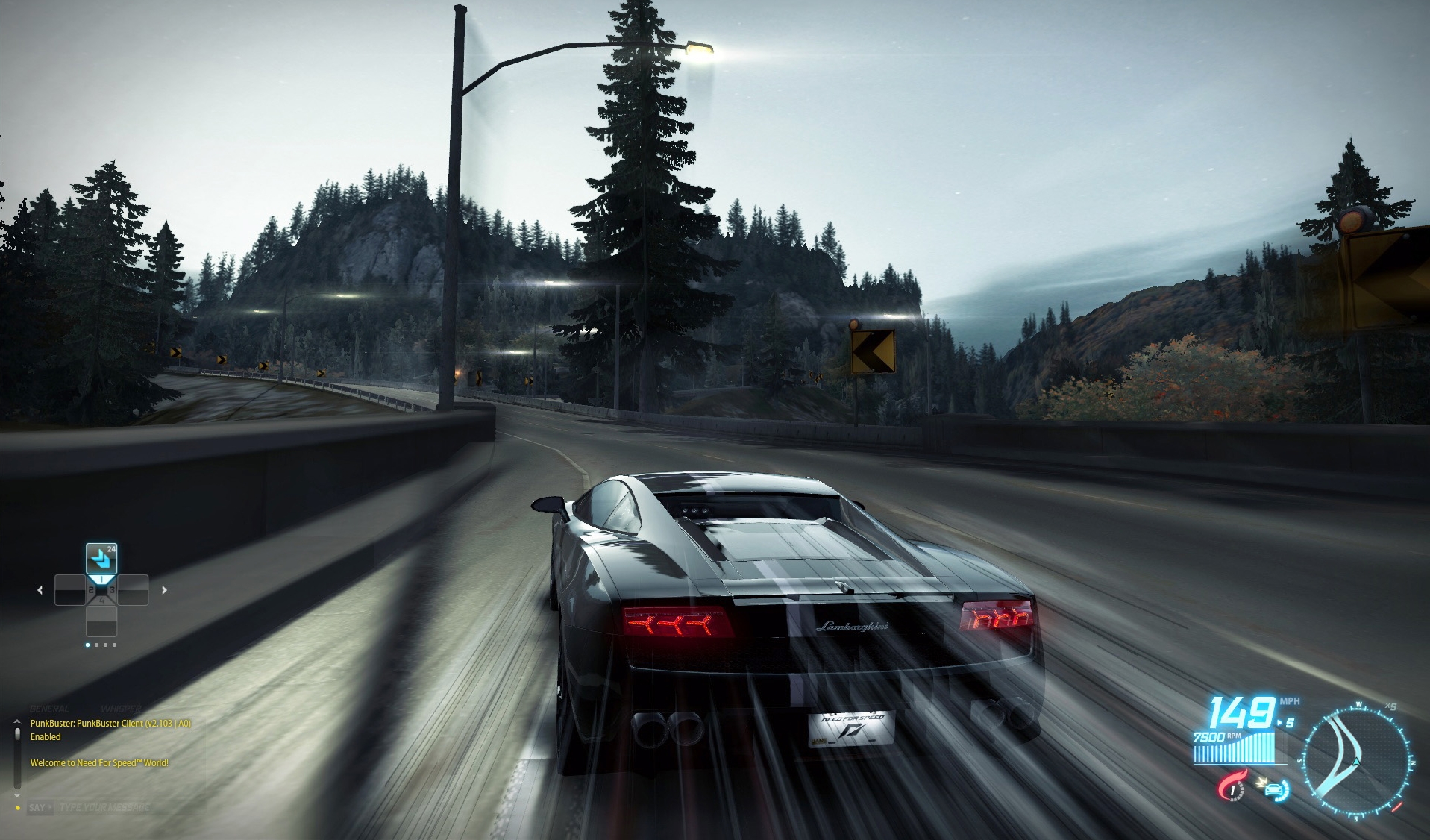The width and height of the screenshot is (1430, 840).
Task: Click the highlighted slot 1 selector arrow
Action: coord(101,579)
